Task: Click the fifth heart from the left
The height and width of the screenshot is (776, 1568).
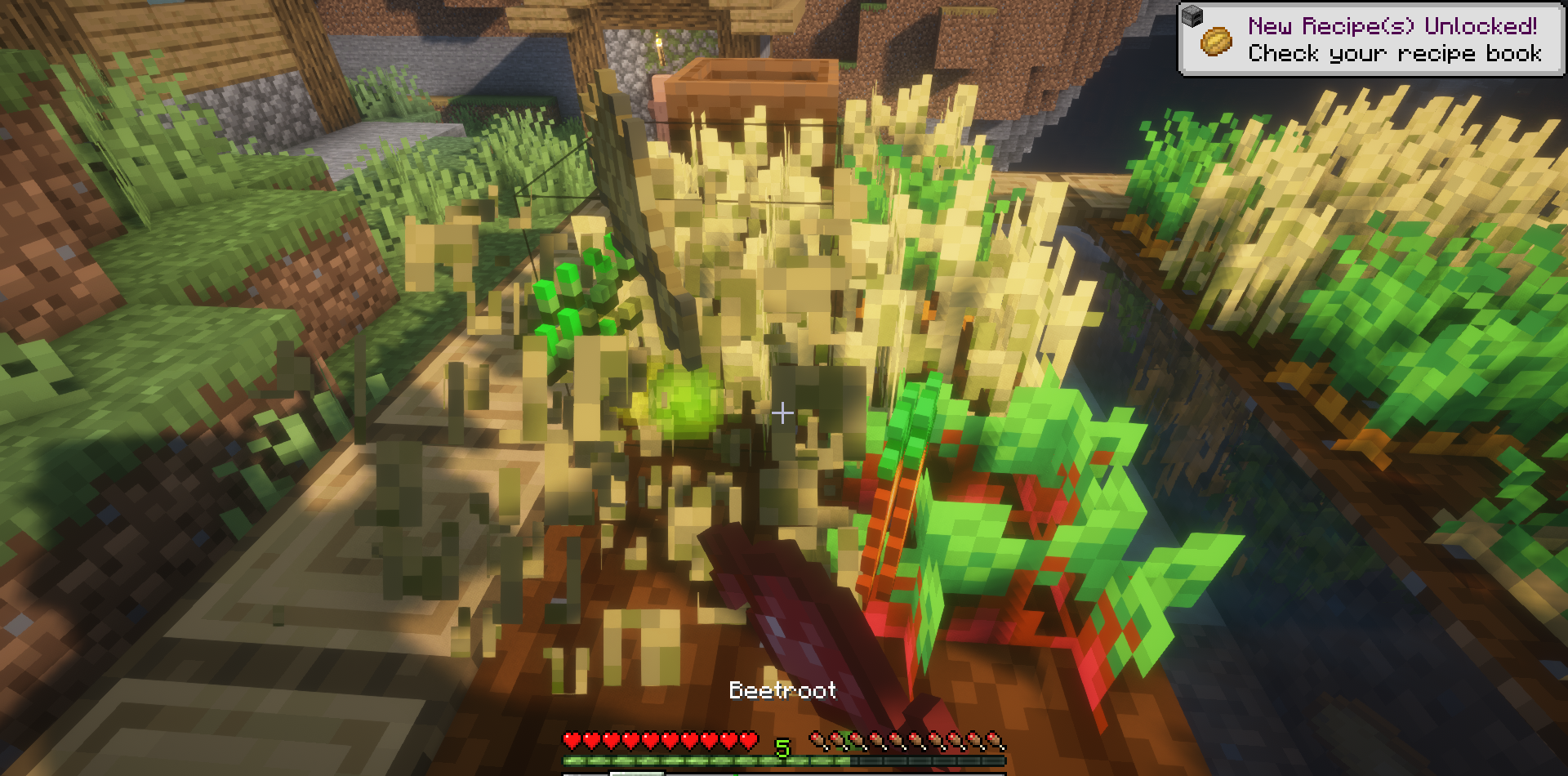Action: 651,741
